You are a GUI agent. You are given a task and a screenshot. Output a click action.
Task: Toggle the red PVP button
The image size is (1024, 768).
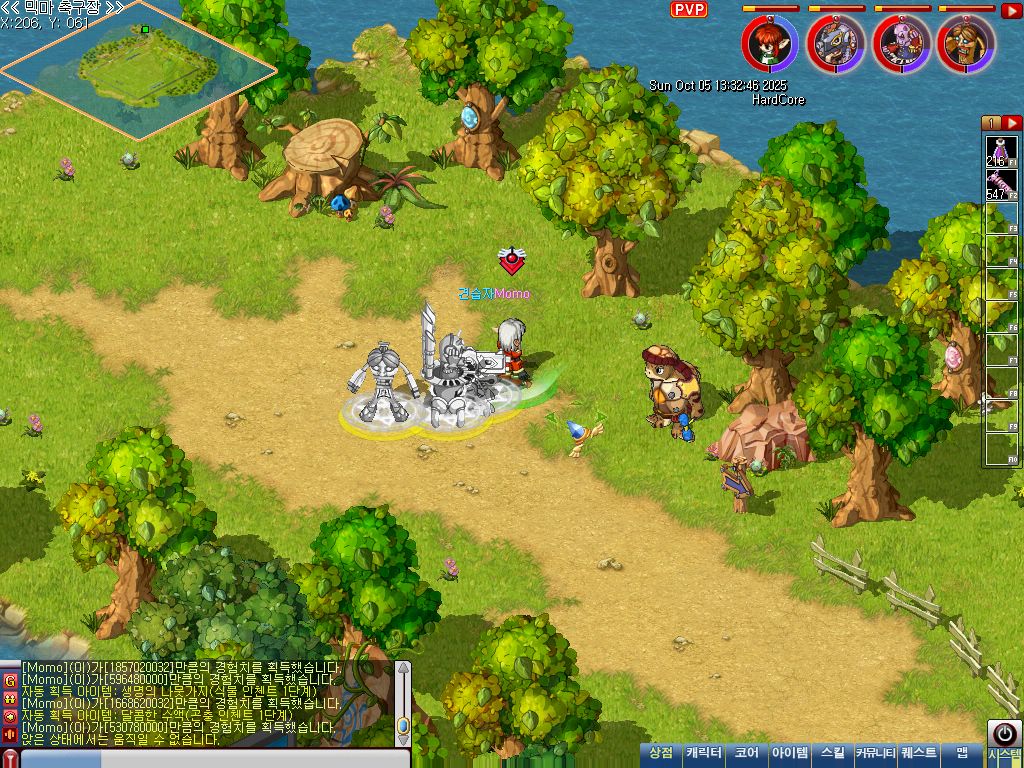point(688,10)
